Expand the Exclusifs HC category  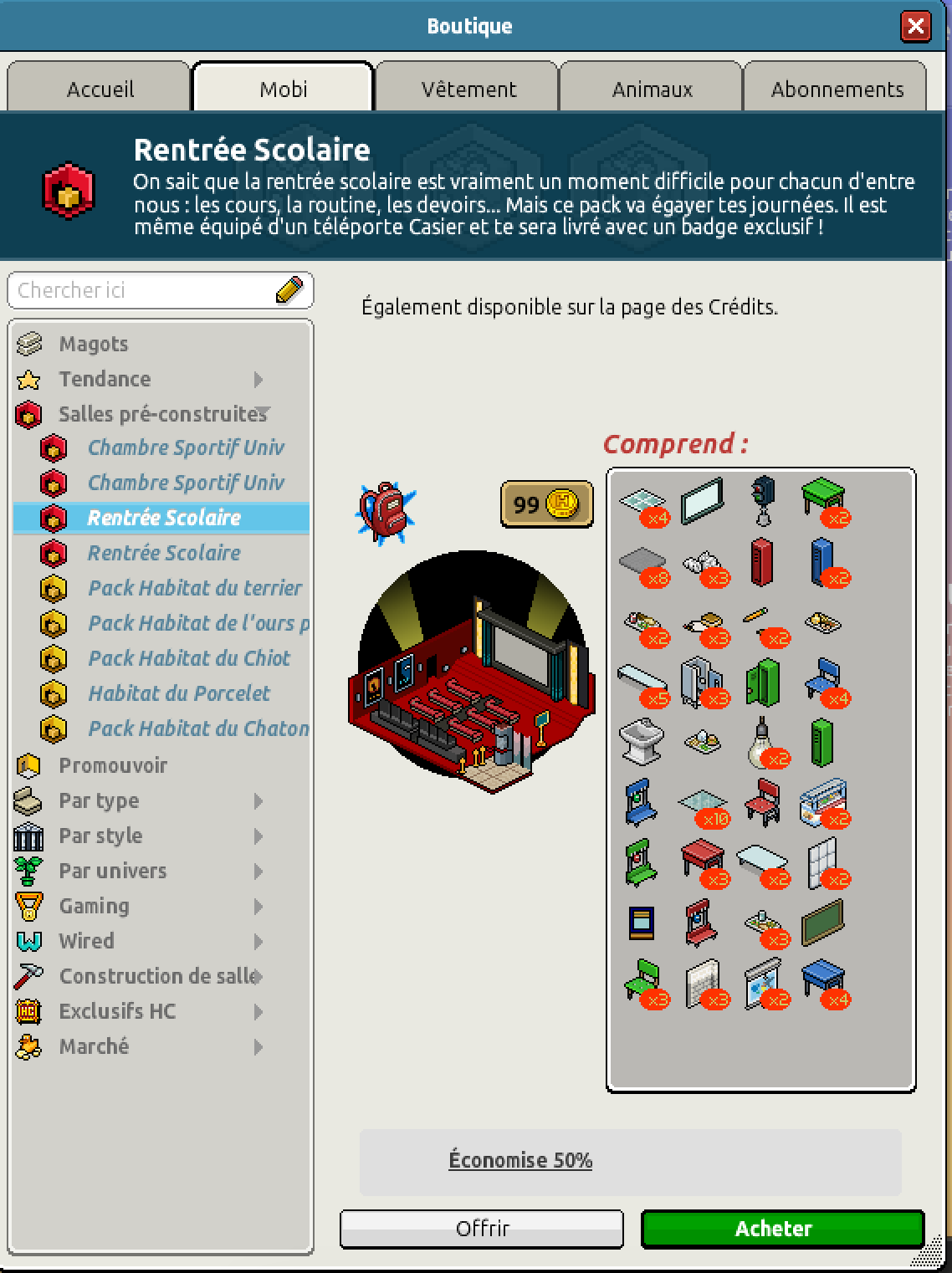[117, 1011]
